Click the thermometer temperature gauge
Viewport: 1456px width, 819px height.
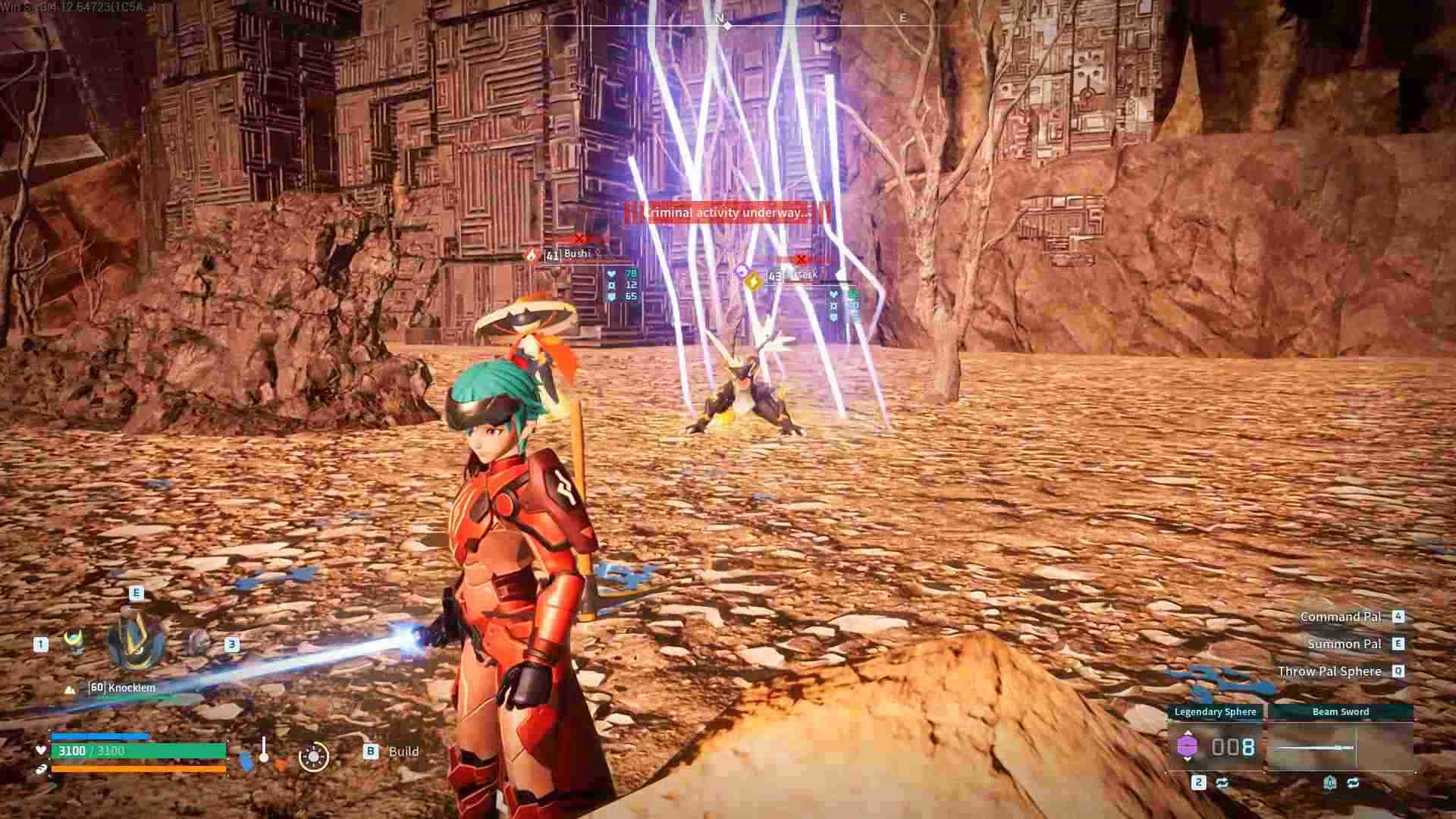click(x=263, y=751)
